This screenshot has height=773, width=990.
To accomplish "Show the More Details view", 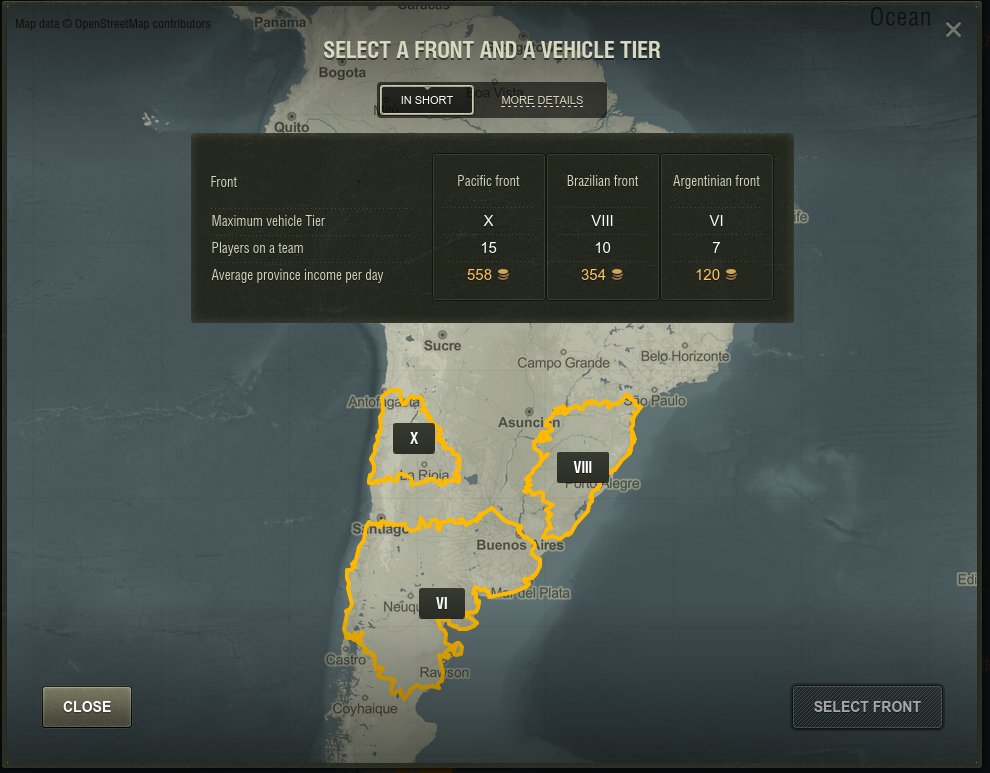I will [x=542, y=100].
